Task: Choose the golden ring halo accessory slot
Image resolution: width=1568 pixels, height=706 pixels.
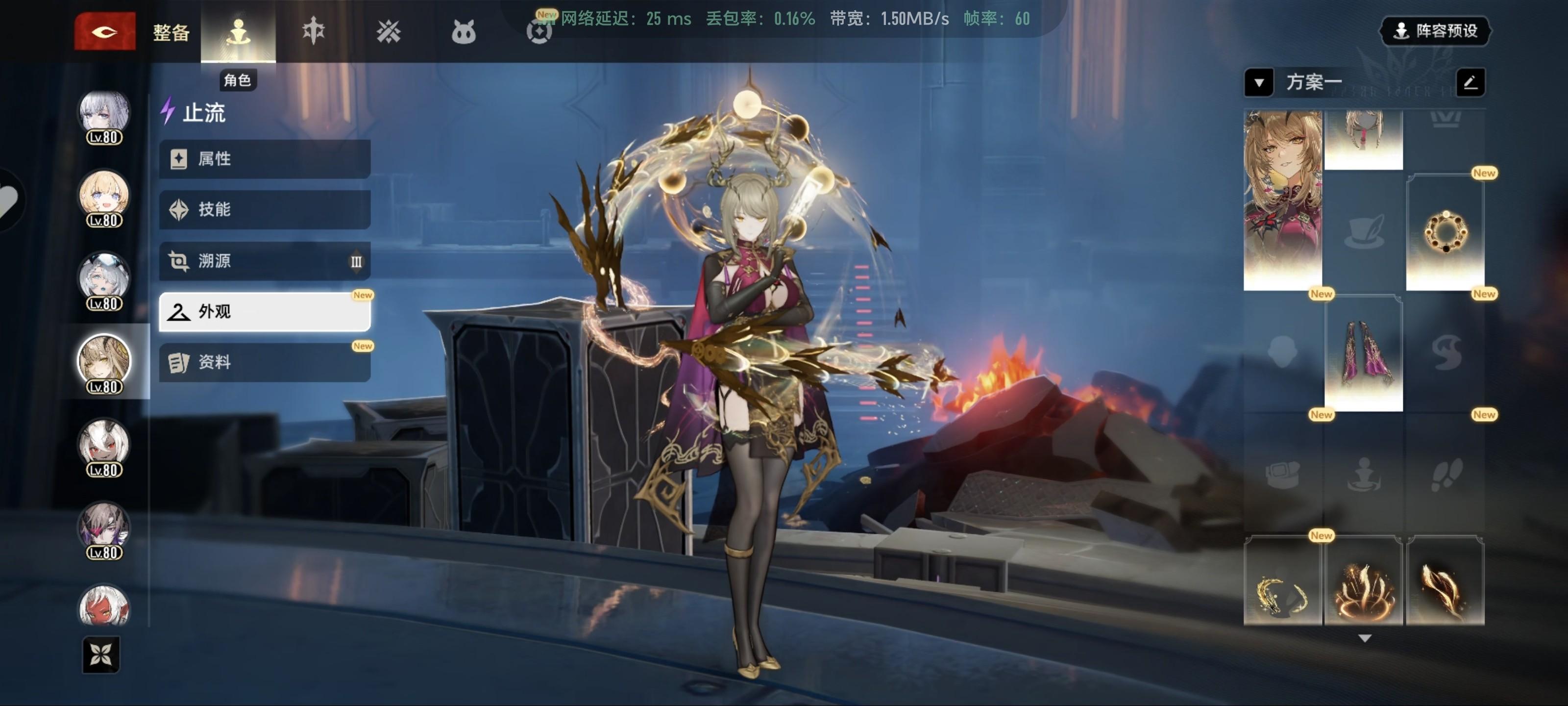Action: pos(1445,232)
